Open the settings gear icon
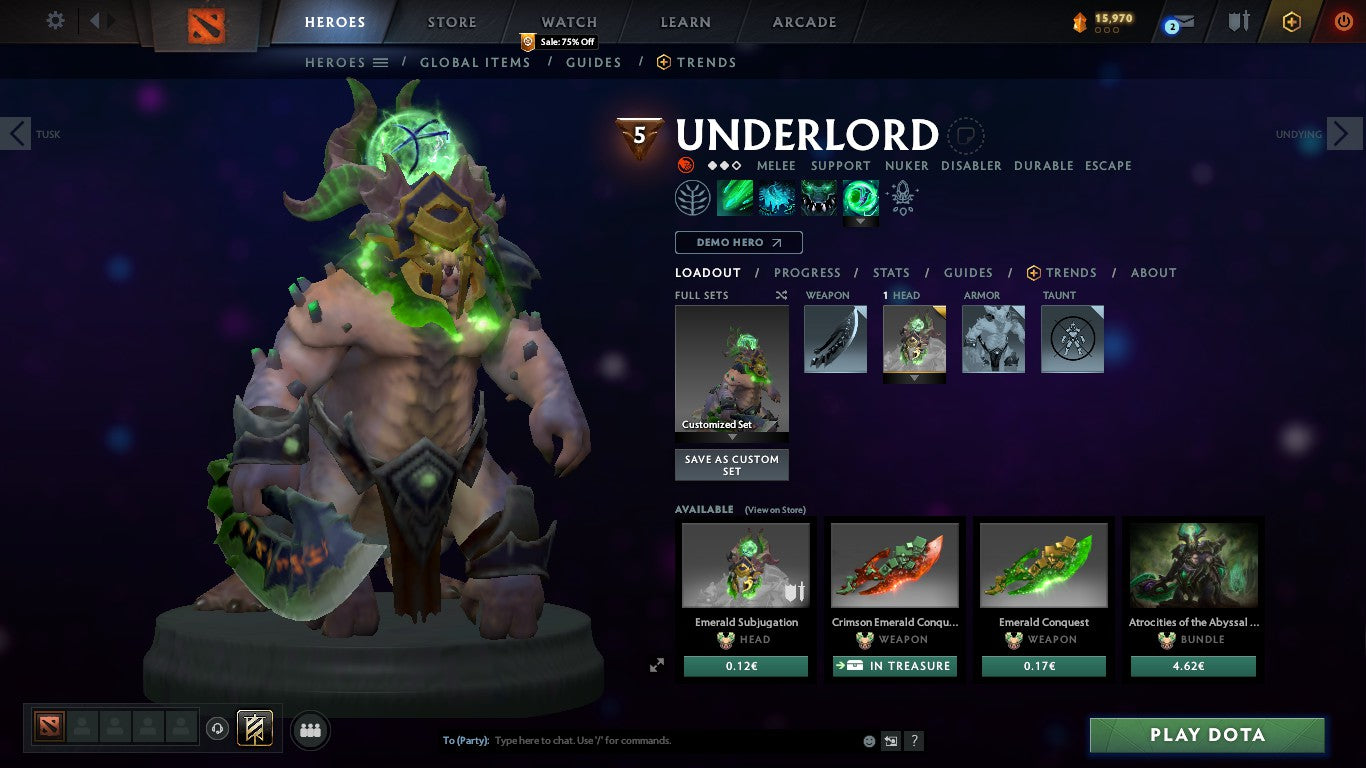This screenshot has width=1366, height=768. 55,20
